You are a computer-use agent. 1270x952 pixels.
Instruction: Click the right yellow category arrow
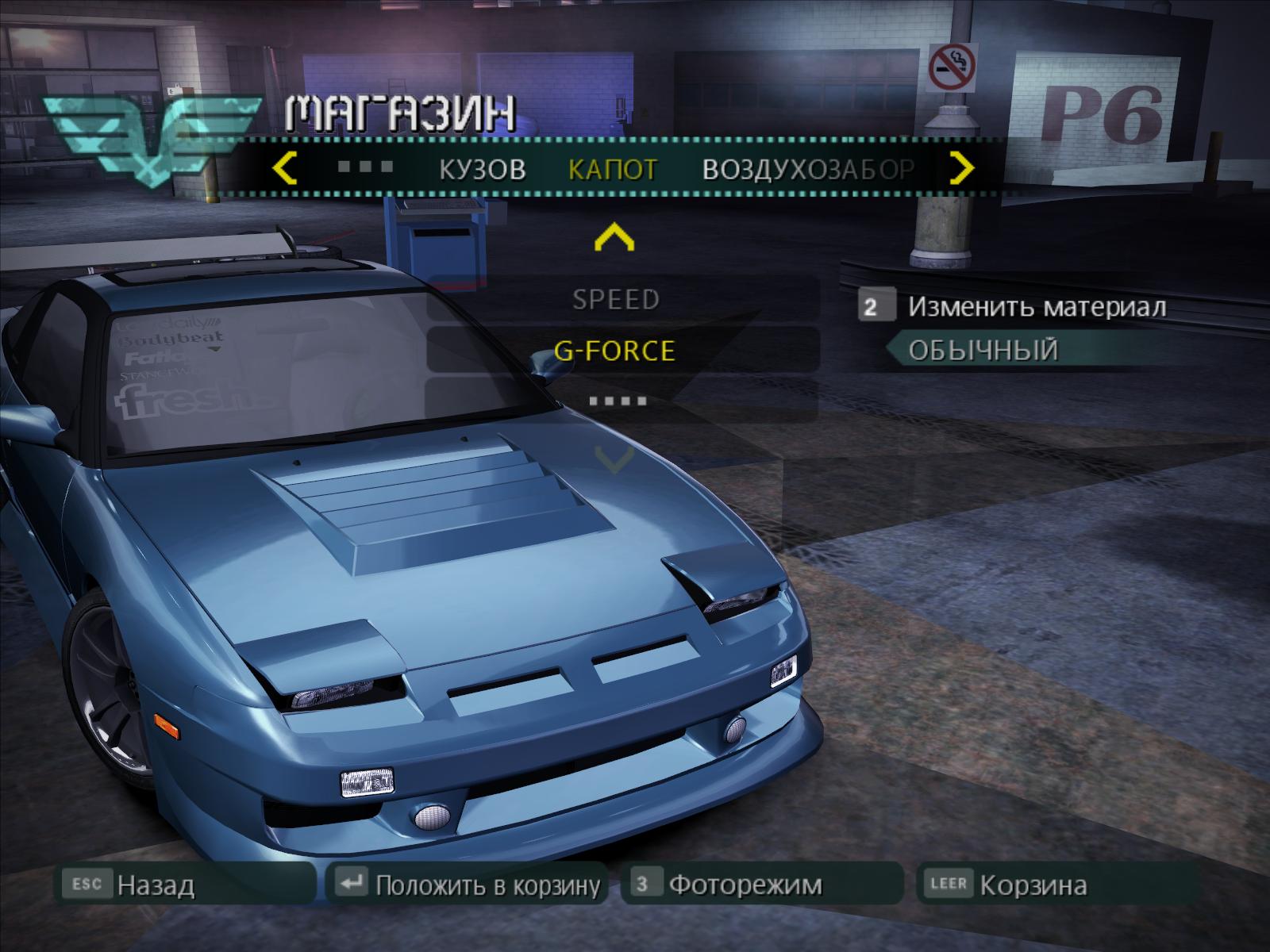click(x=962, y=168)
